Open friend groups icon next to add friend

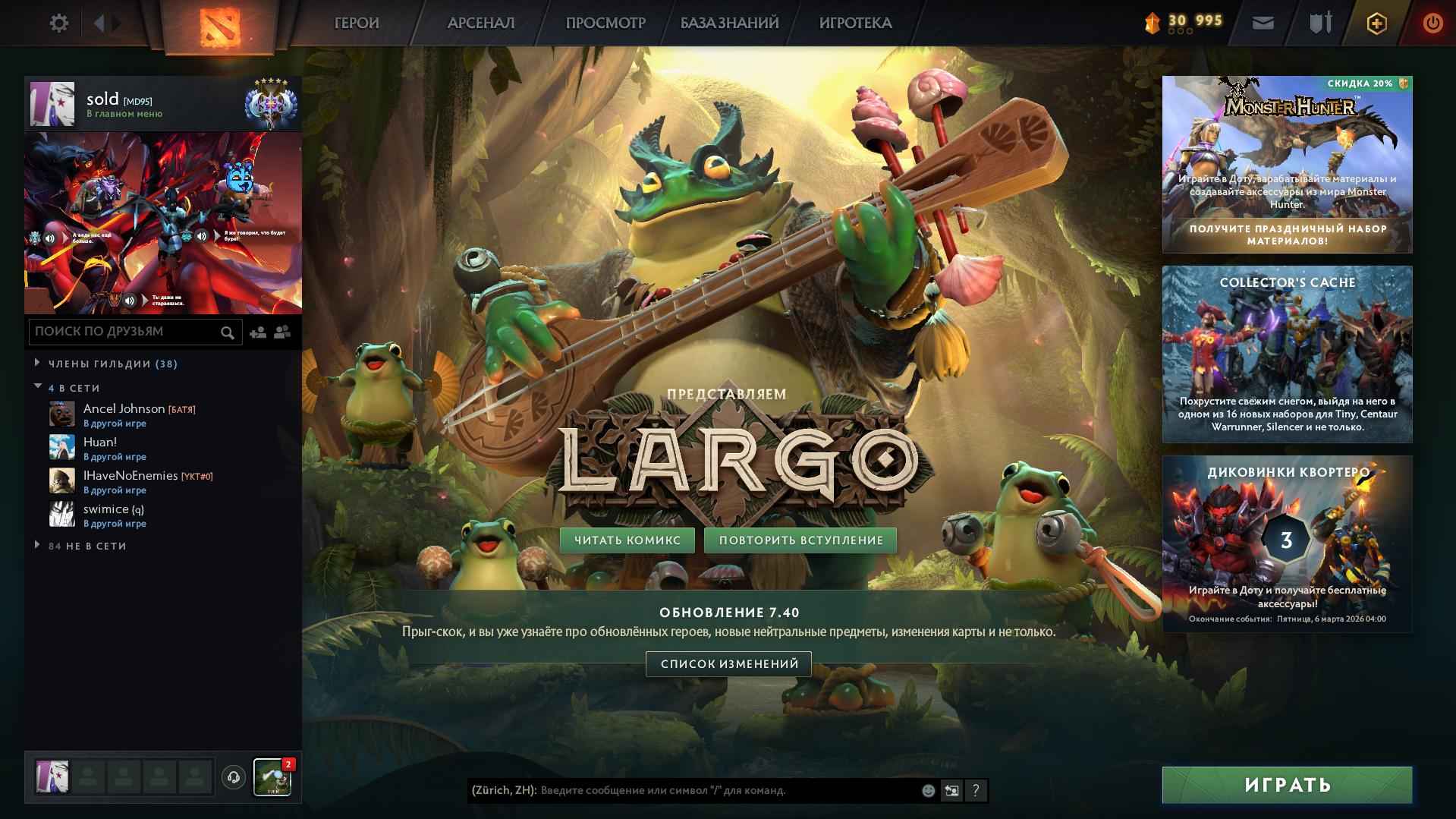(x=281, y=332)
